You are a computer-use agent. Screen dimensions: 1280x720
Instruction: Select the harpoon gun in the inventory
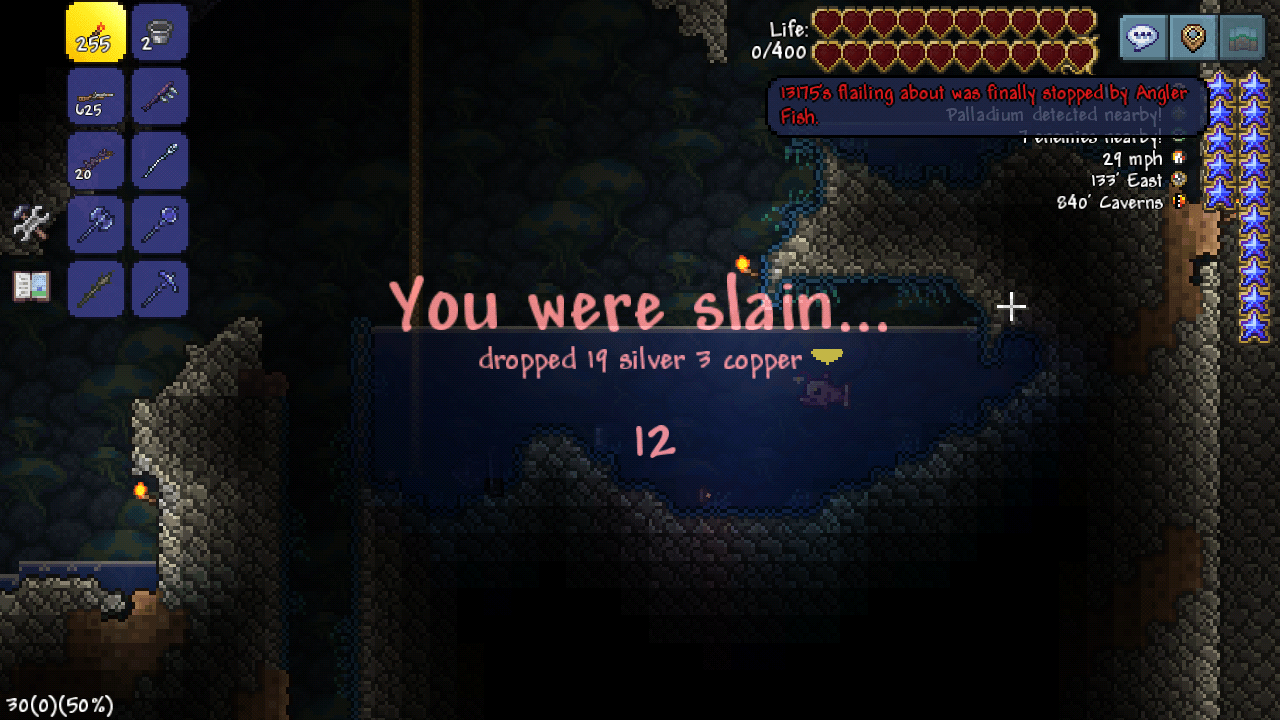159,96
